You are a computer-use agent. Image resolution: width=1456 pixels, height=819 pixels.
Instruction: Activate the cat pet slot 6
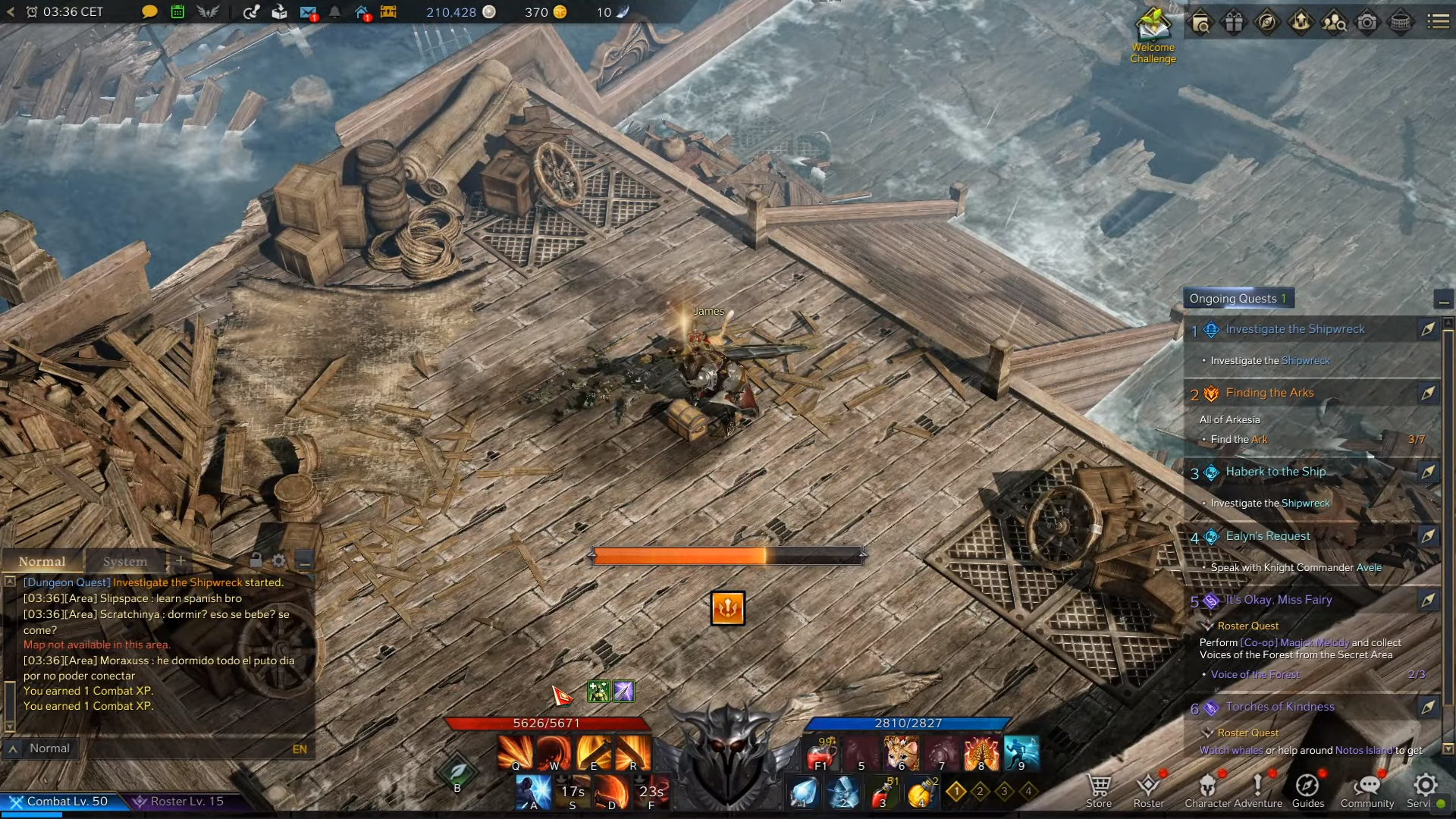(902, 754)
